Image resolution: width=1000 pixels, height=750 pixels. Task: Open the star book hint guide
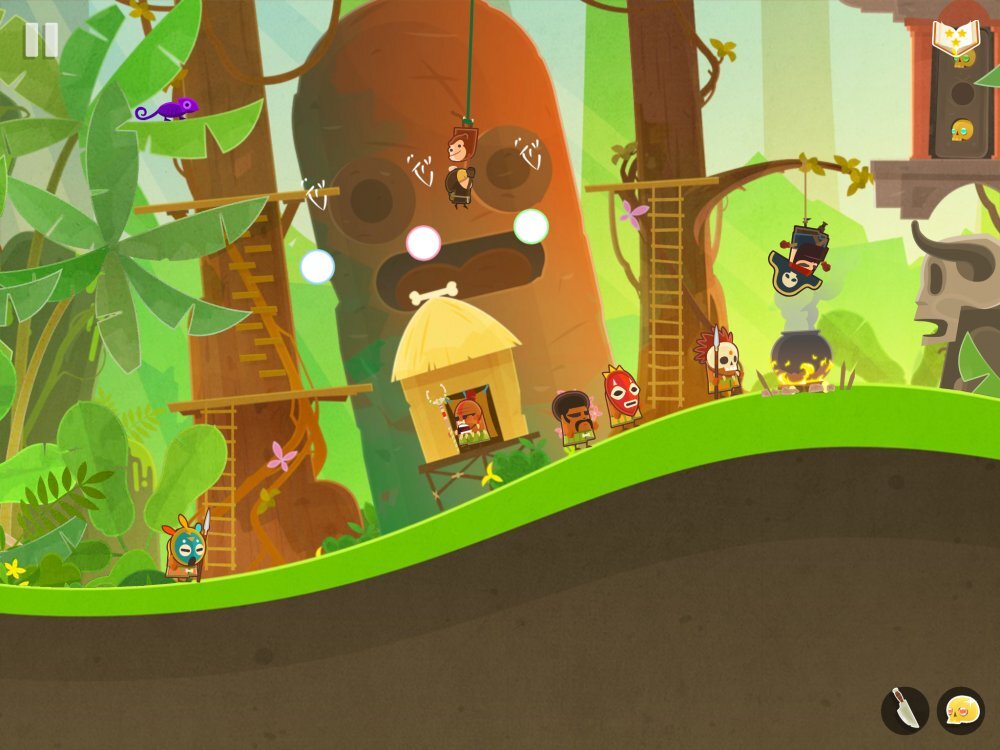pyautogui.click(x=955, y=38)
